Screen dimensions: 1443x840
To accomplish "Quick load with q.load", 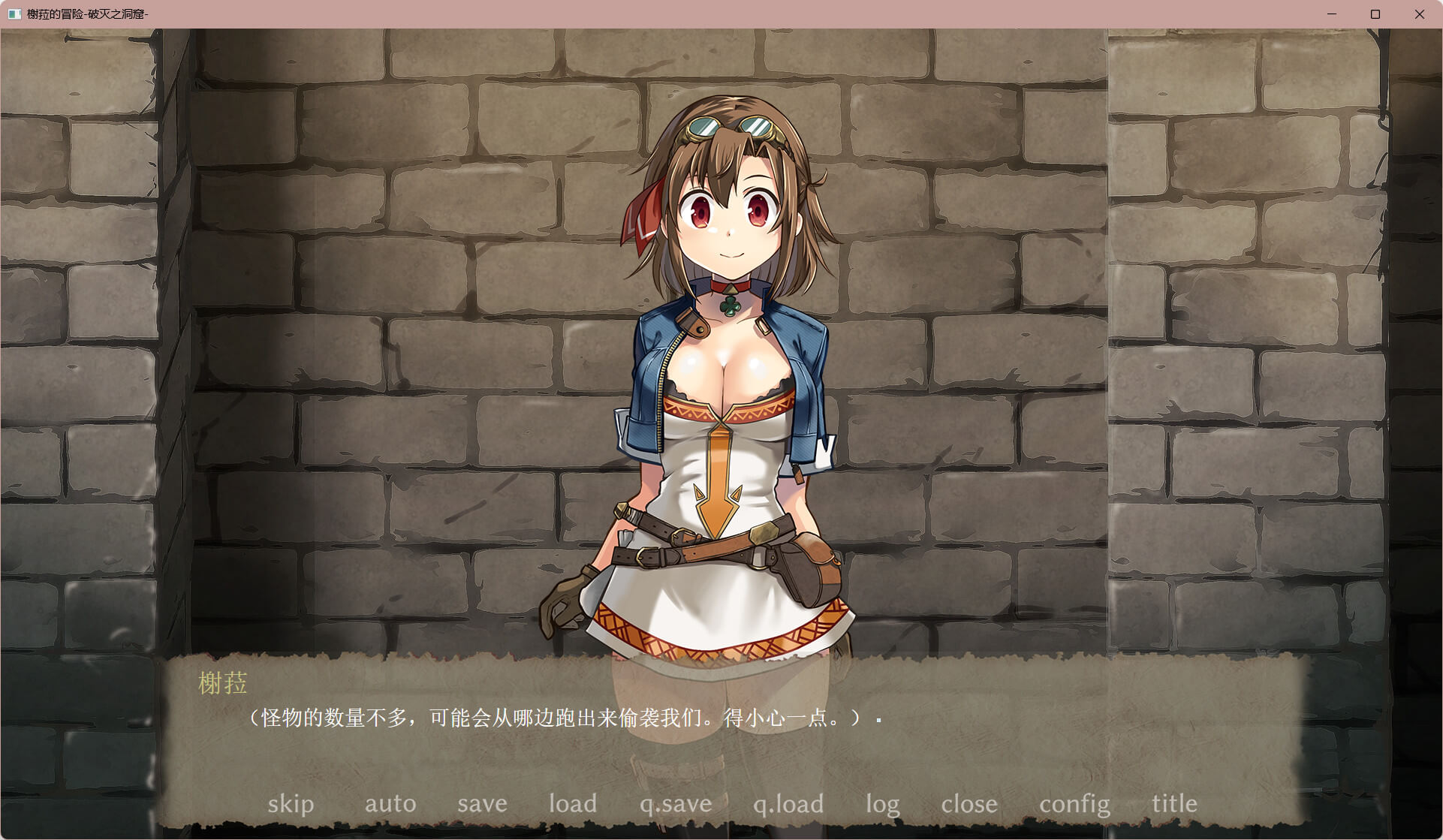I will click(788, 804).
